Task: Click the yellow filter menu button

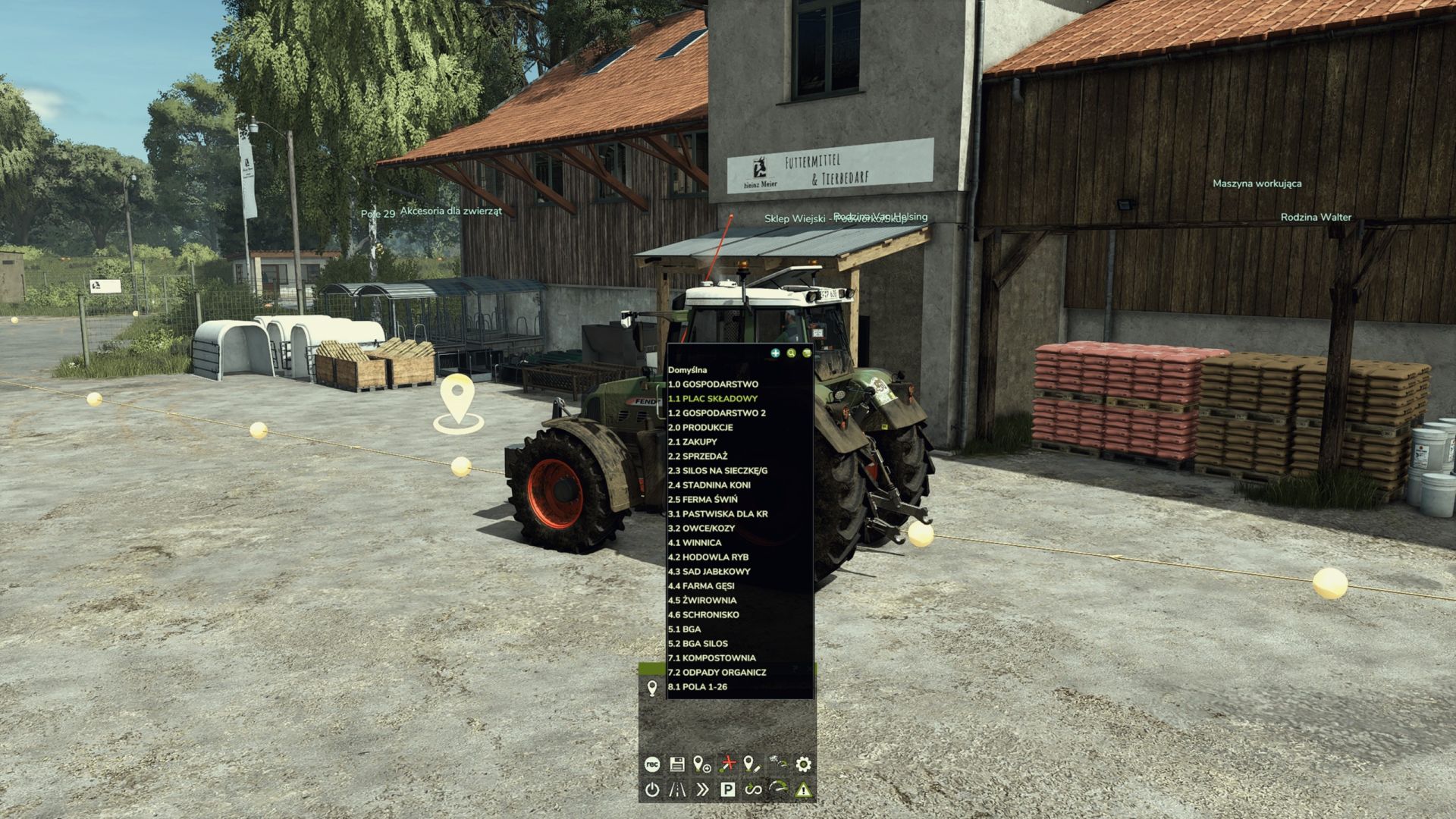Action: (x=808, y=352)
